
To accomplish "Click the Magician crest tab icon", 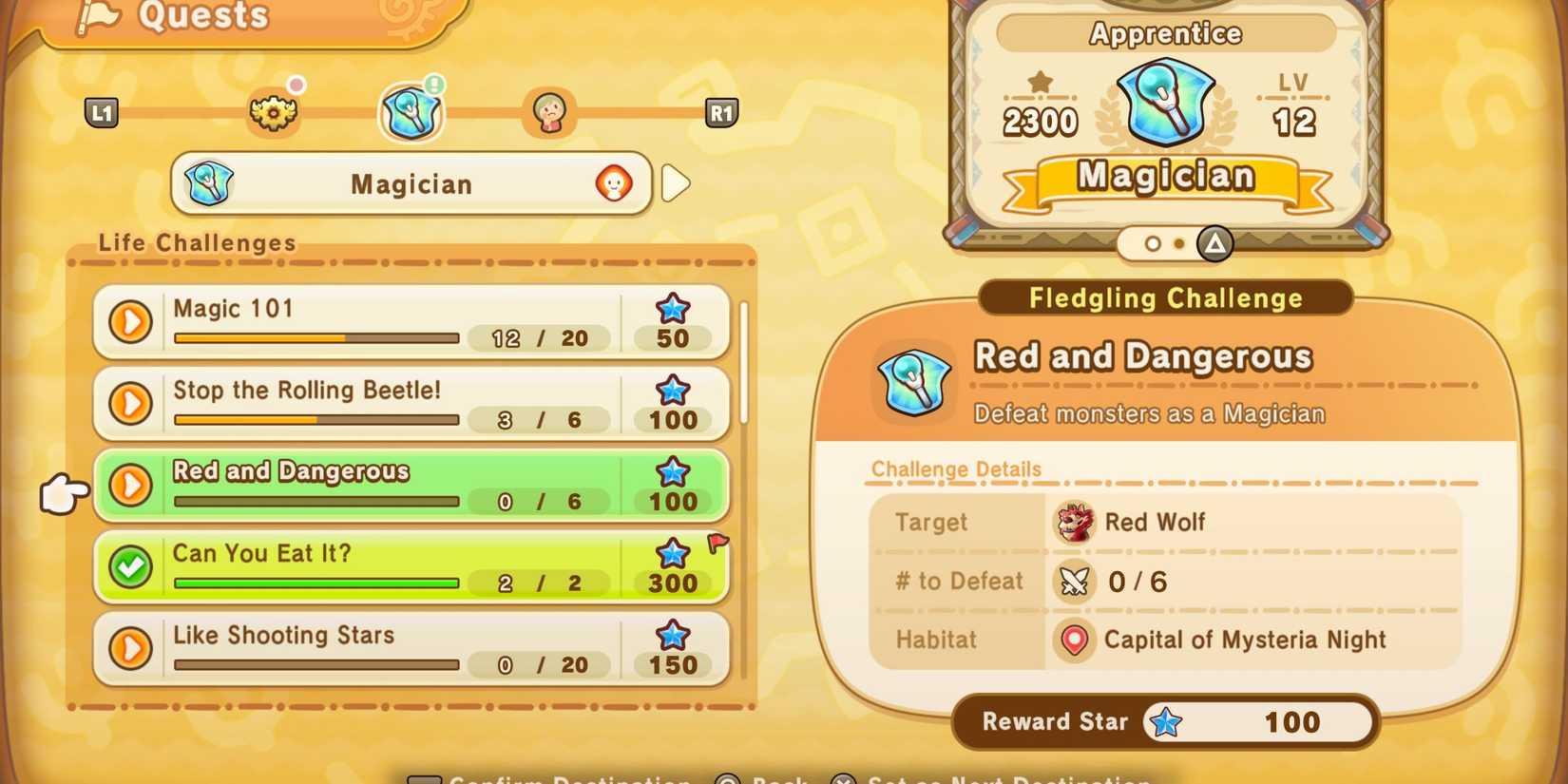I will click(x=411, y=111).
